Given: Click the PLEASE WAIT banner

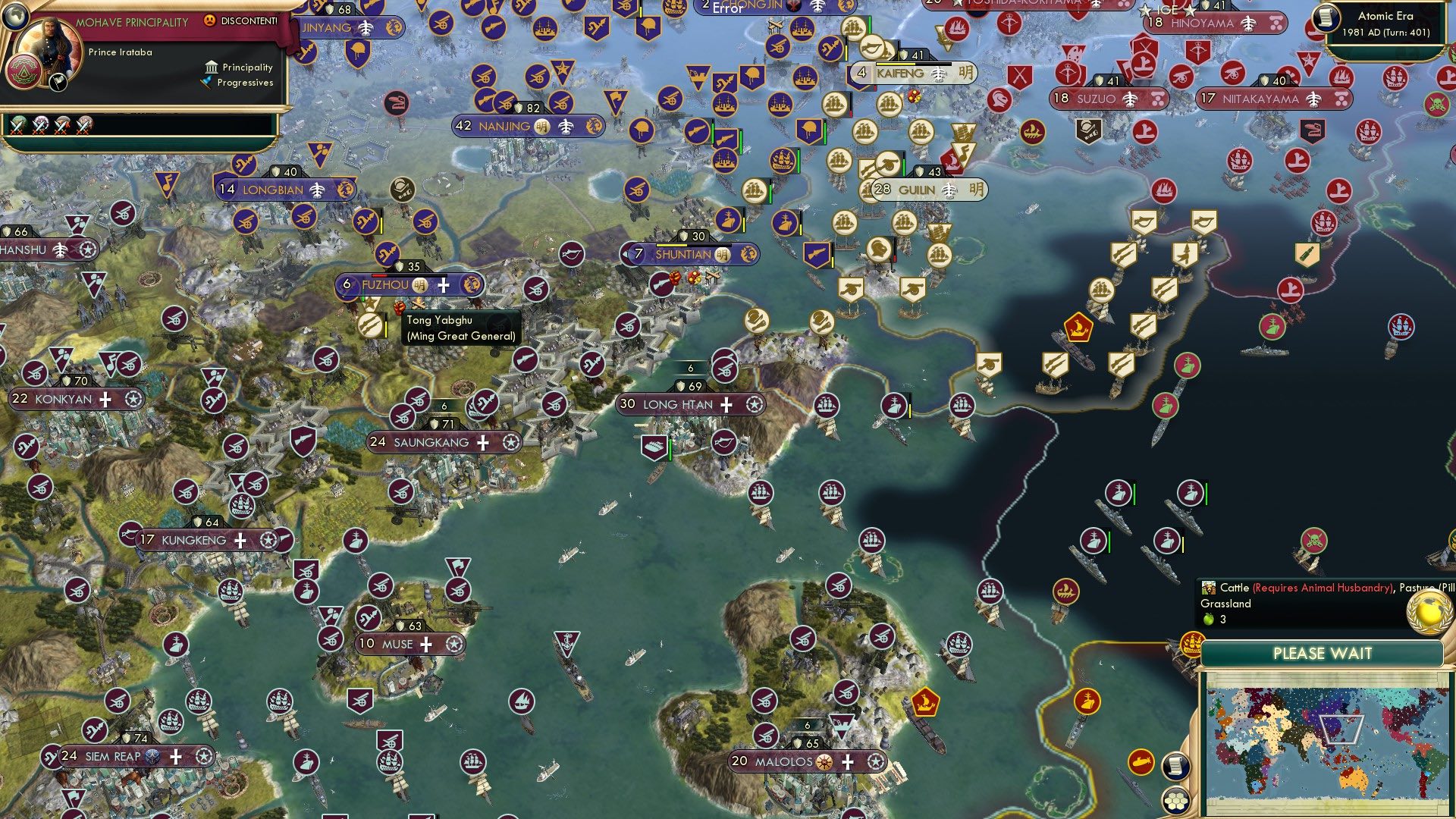Looking at the screenshot, I should (x=1323, y=653).
